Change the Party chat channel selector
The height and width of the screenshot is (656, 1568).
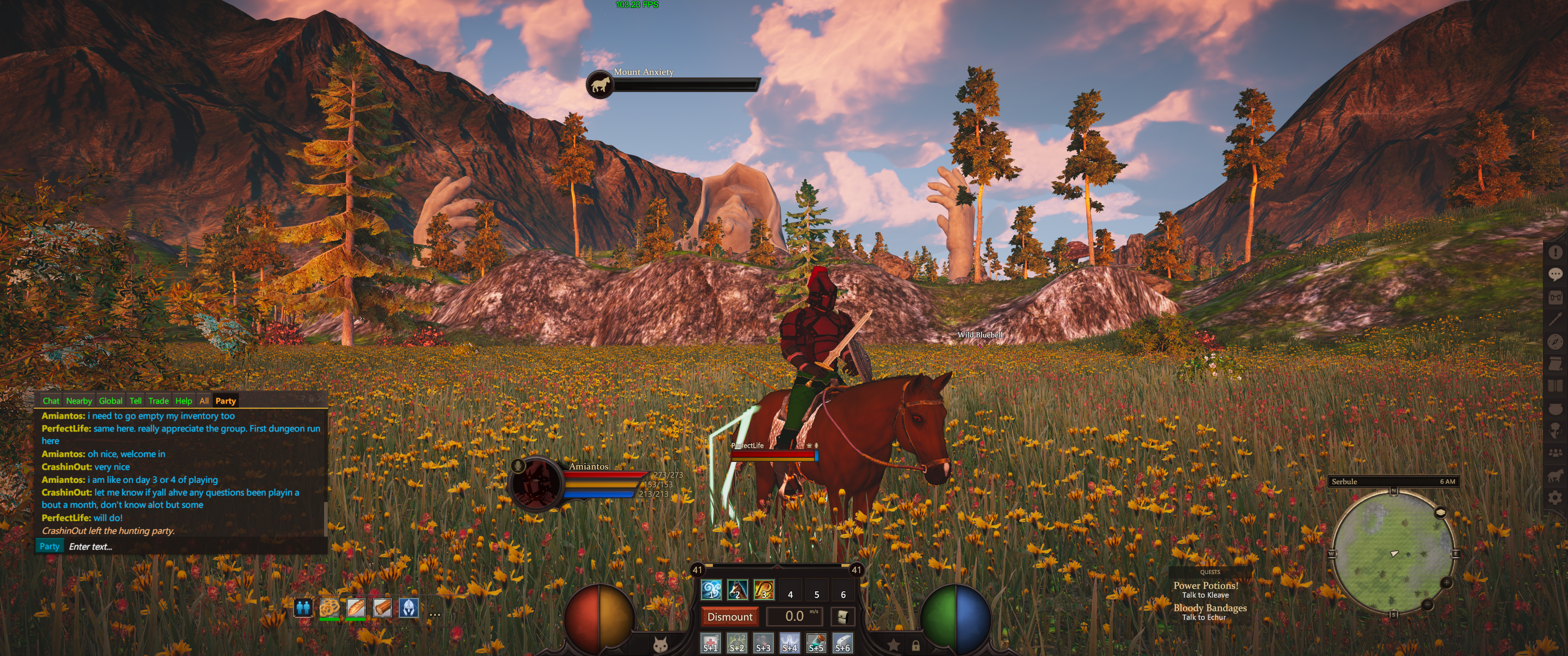[x=49, y=546]
